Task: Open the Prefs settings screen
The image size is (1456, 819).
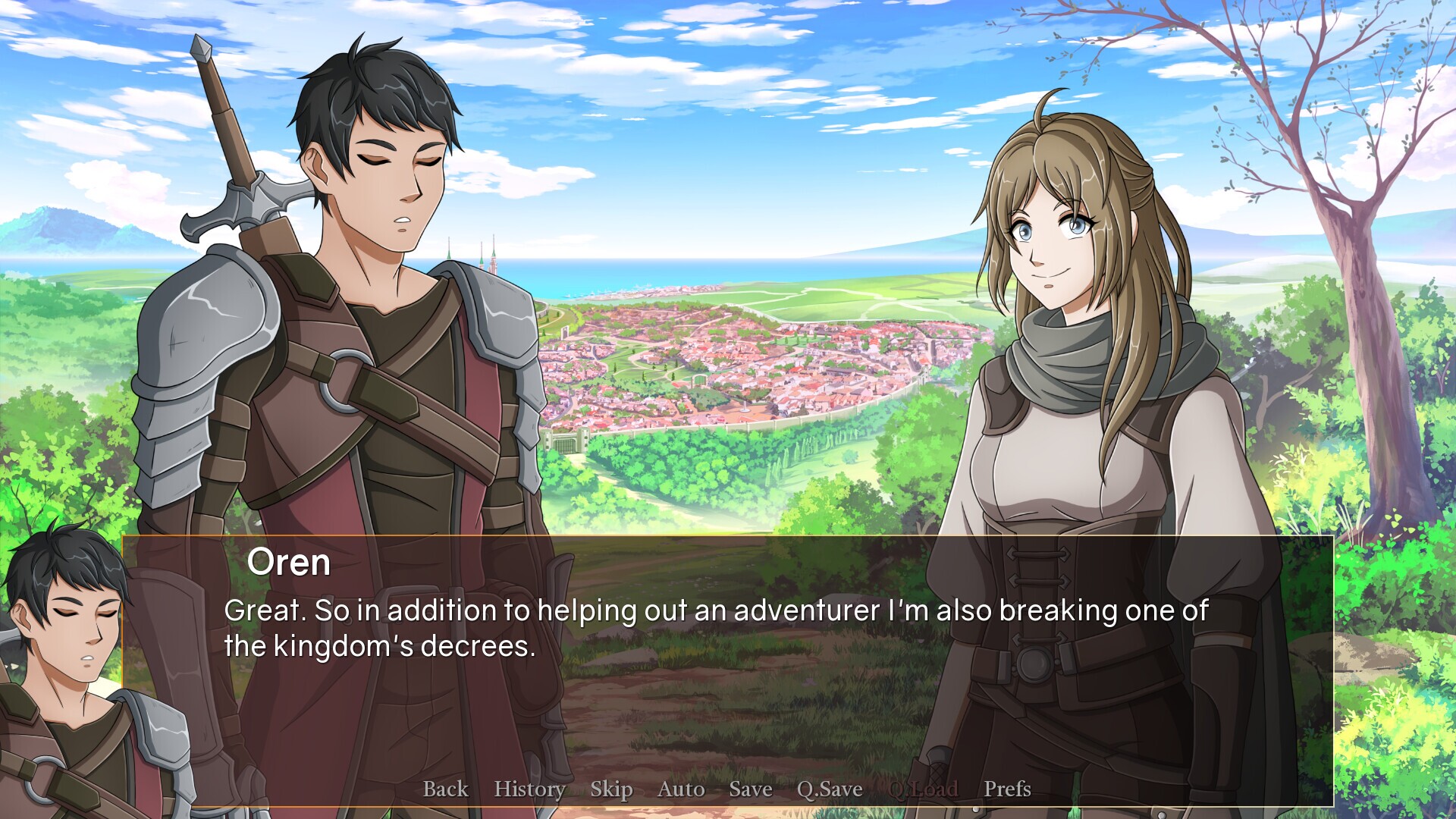Action: tap(1006, 789)
